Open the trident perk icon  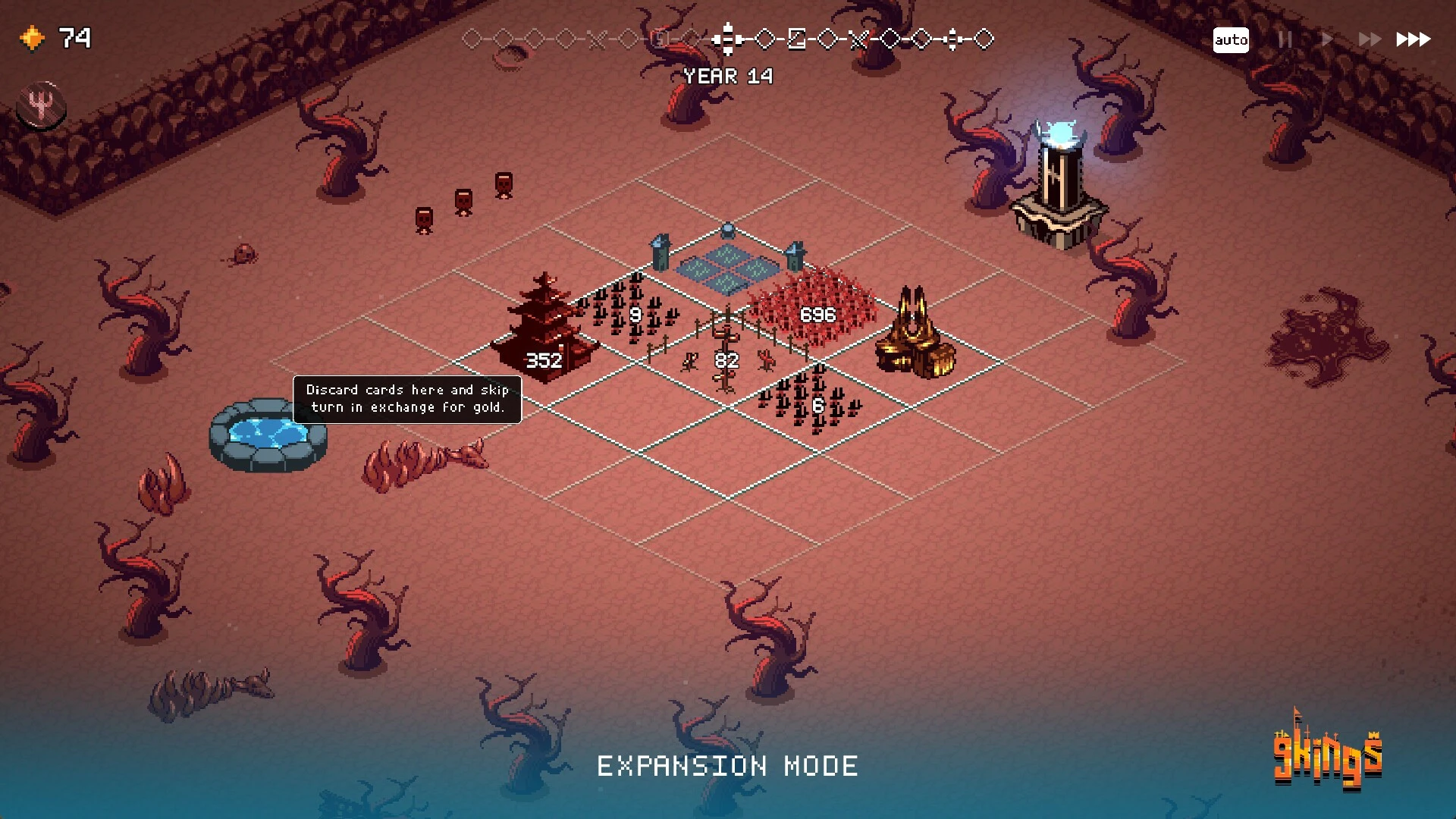41,105
